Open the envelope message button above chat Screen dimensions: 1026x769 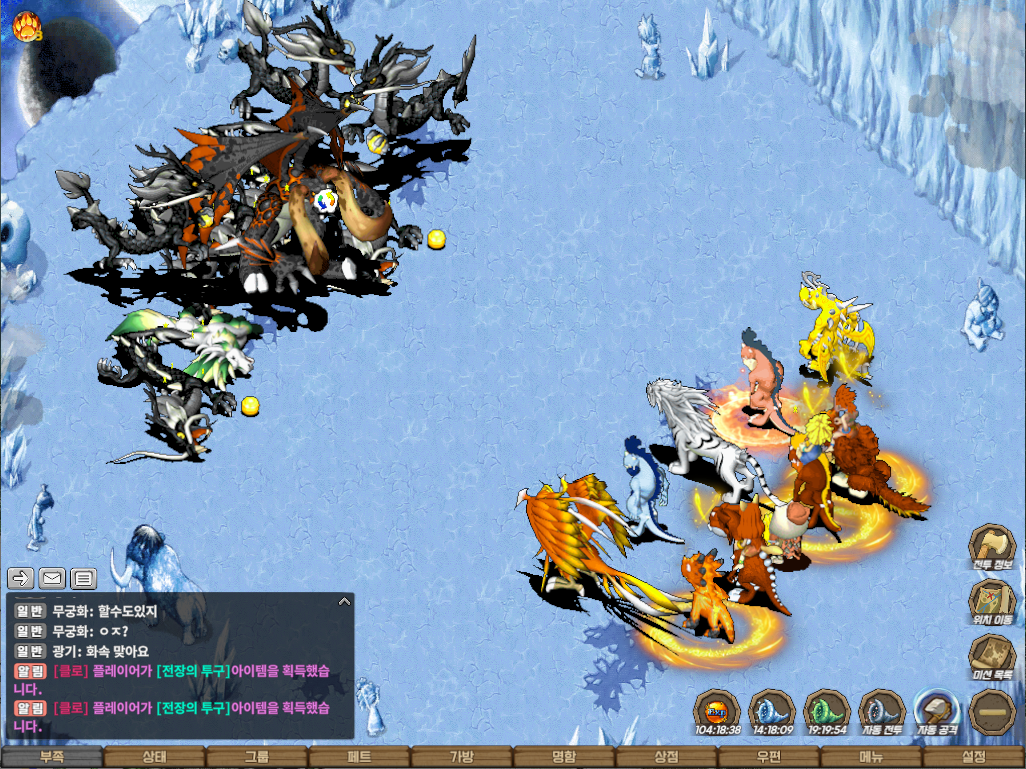[52, 577]
